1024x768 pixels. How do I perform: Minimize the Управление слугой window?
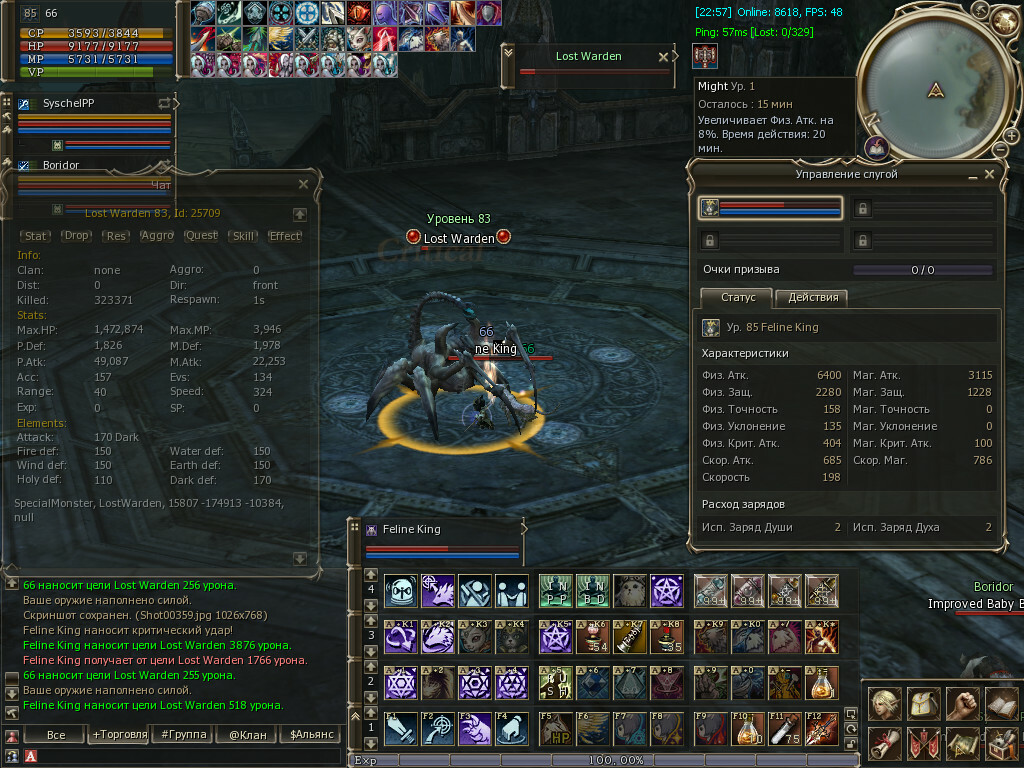pos(972,175)
